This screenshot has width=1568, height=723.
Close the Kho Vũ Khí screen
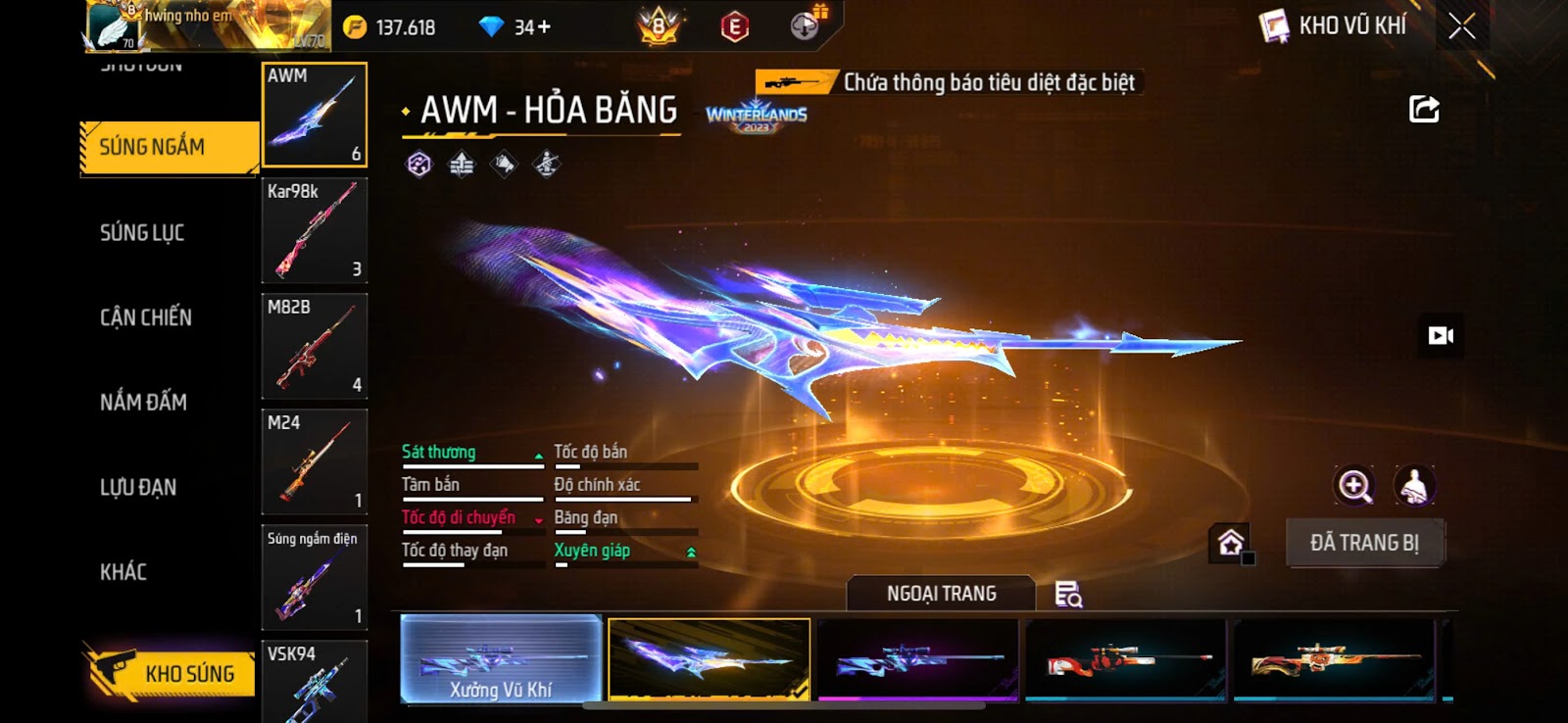(1461, 27)
